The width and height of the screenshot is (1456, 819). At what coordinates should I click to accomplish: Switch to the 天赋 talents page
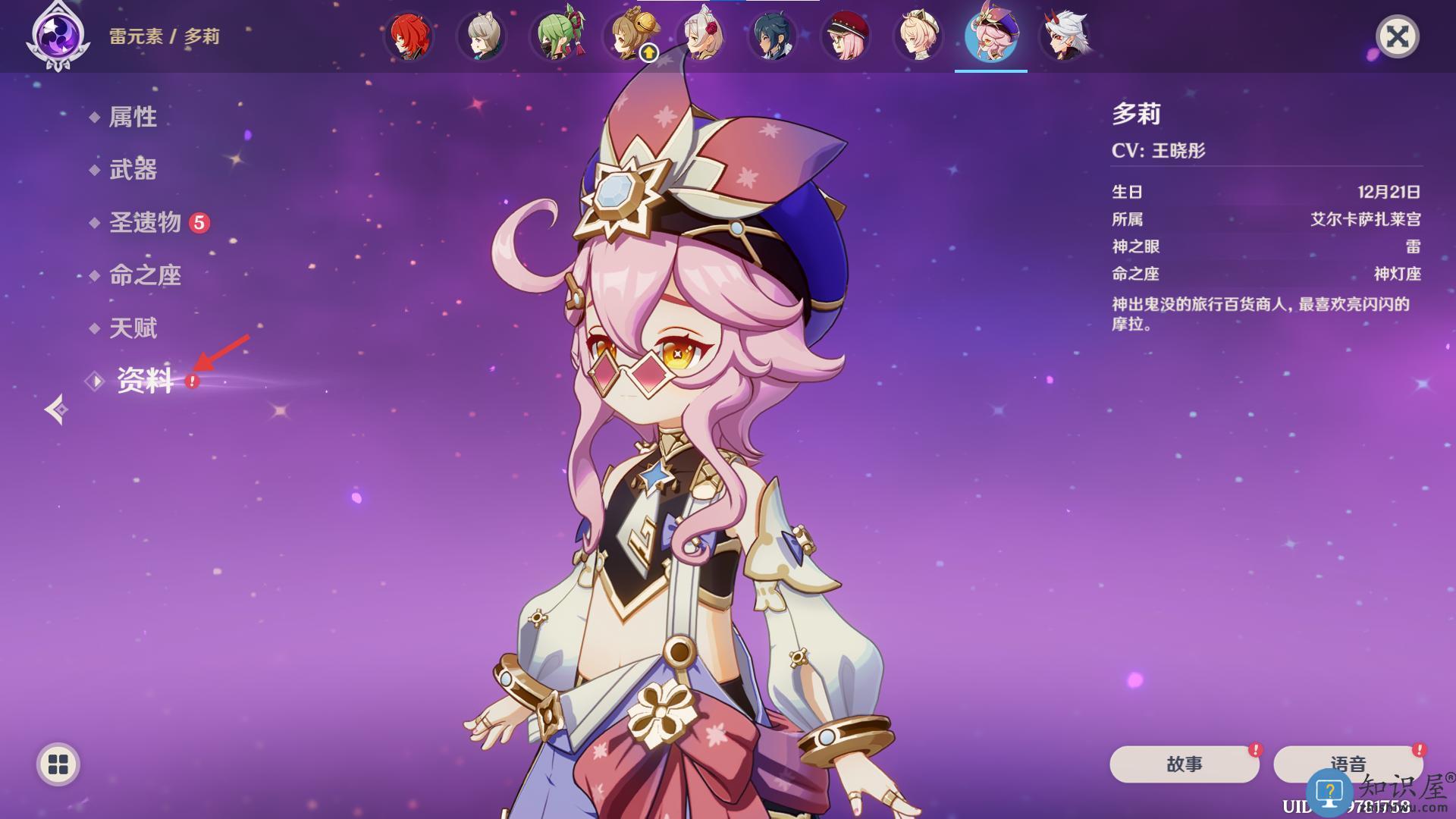click(x=133, y=328)
